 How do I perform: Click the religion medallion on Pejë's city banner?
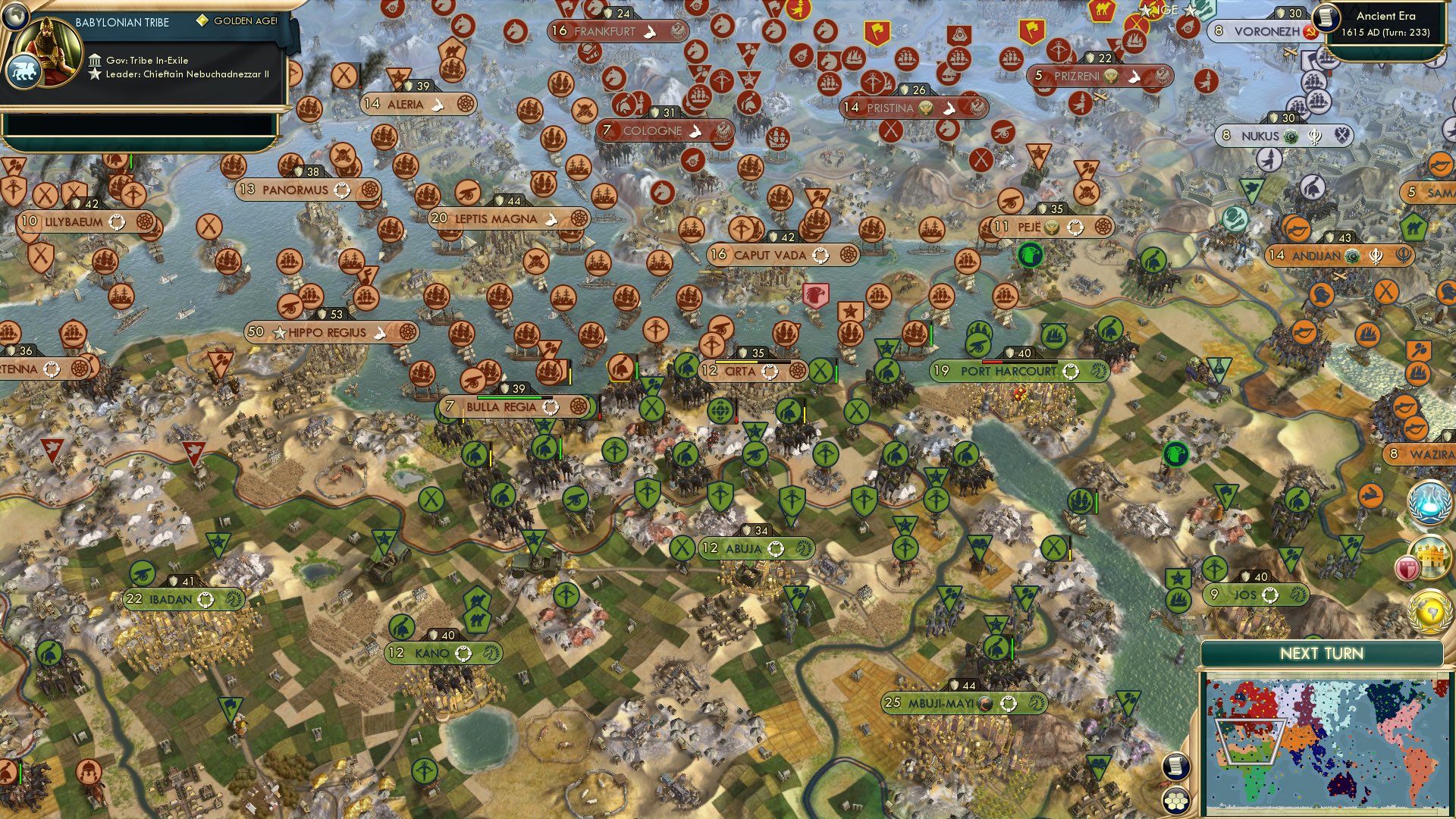click(1051, 227)
